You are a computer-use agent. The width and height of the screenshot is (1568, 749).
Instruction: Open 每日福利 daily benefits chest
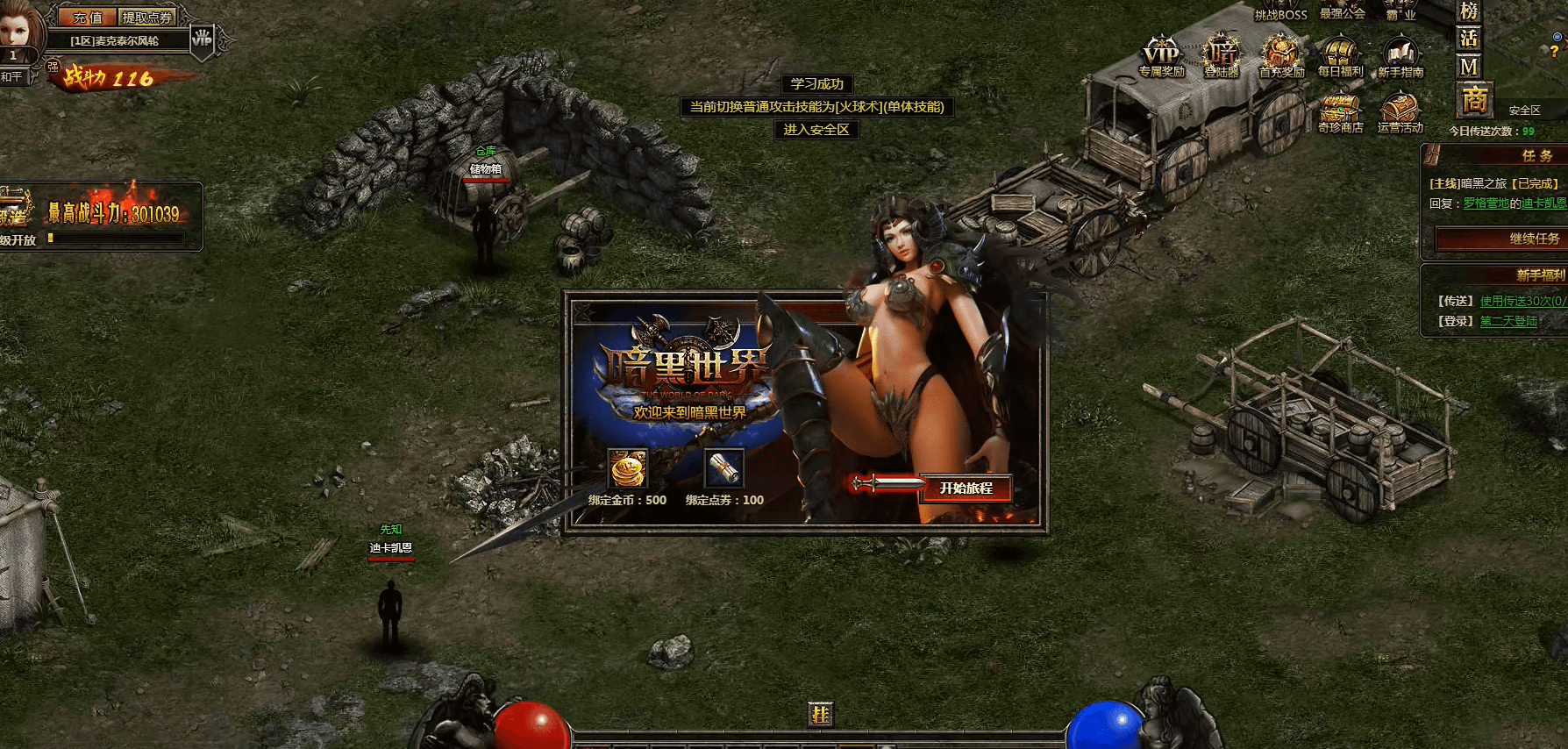coord(1340,57)
